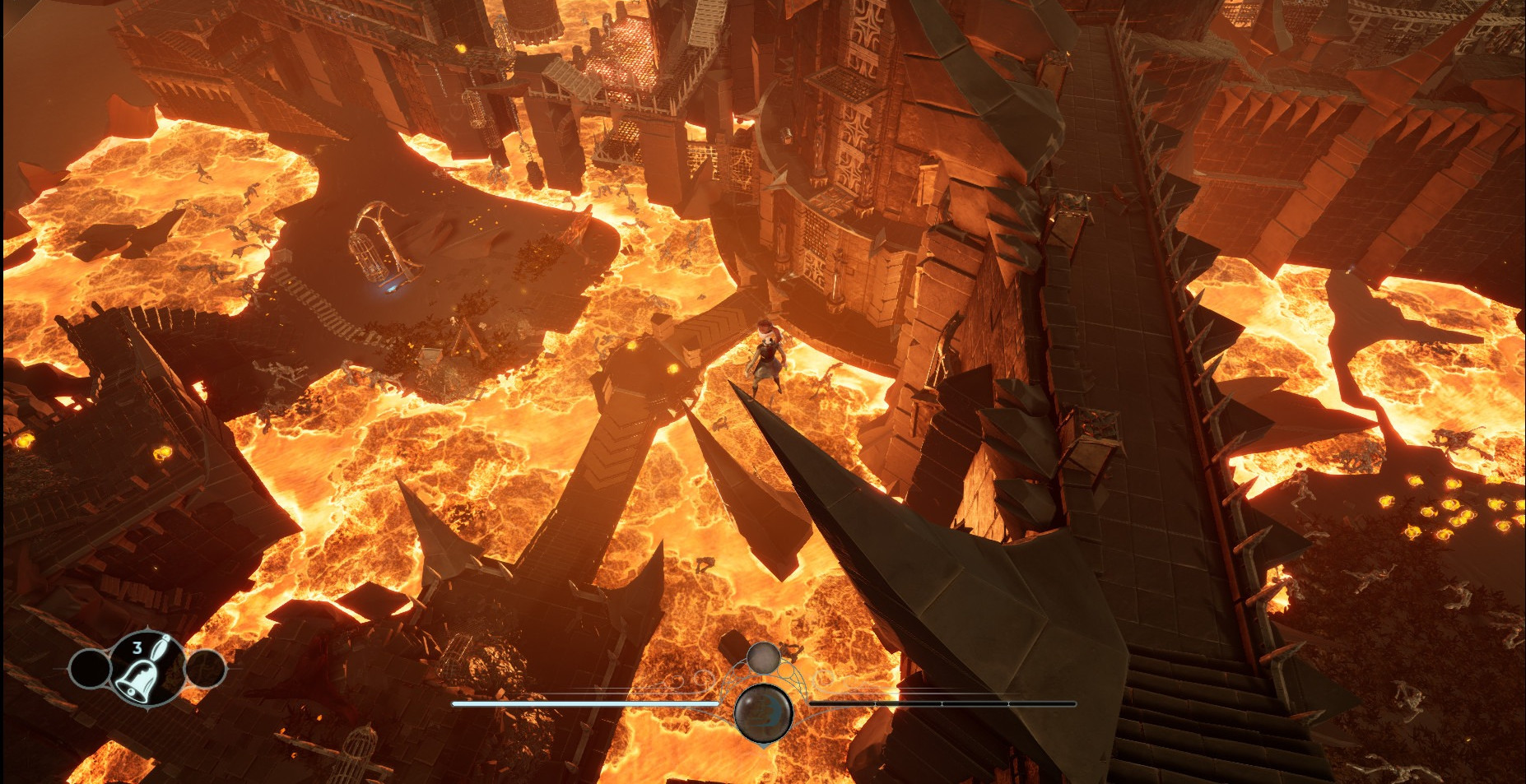The height and width of the screenshot is (784, 1526).
Task: Select the bell item slot
Action: (x=145, y=670)
